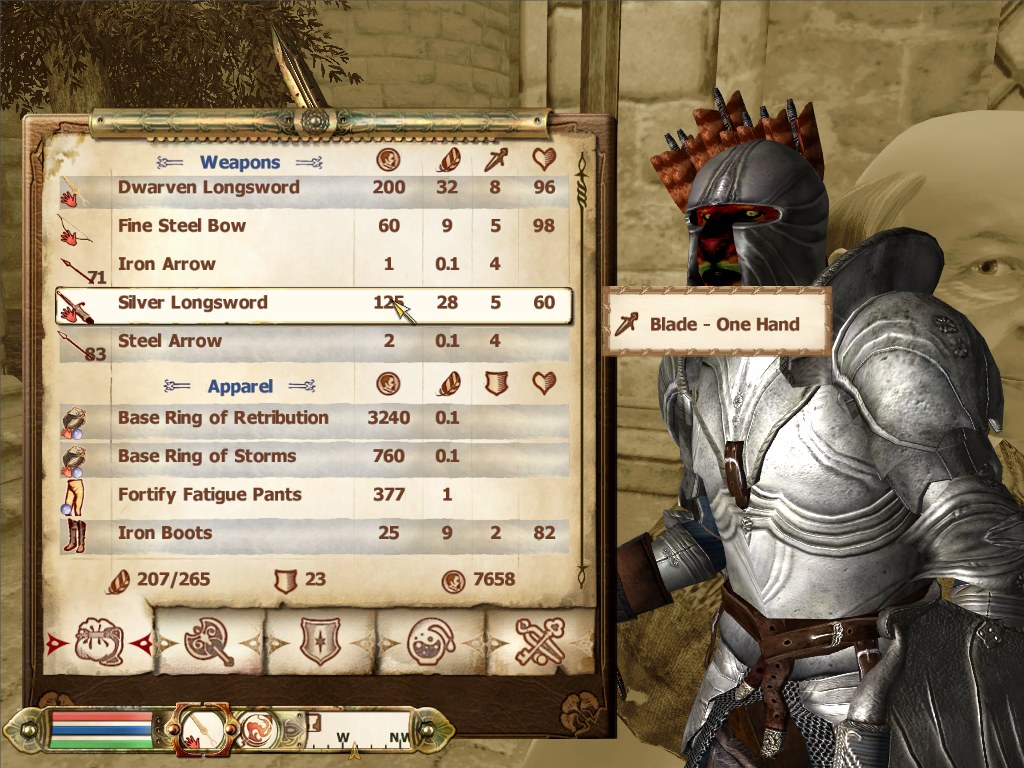Select the Iron Arrow entry
This screenshot has width=1024, height=768.
click(x=167, y=265)
